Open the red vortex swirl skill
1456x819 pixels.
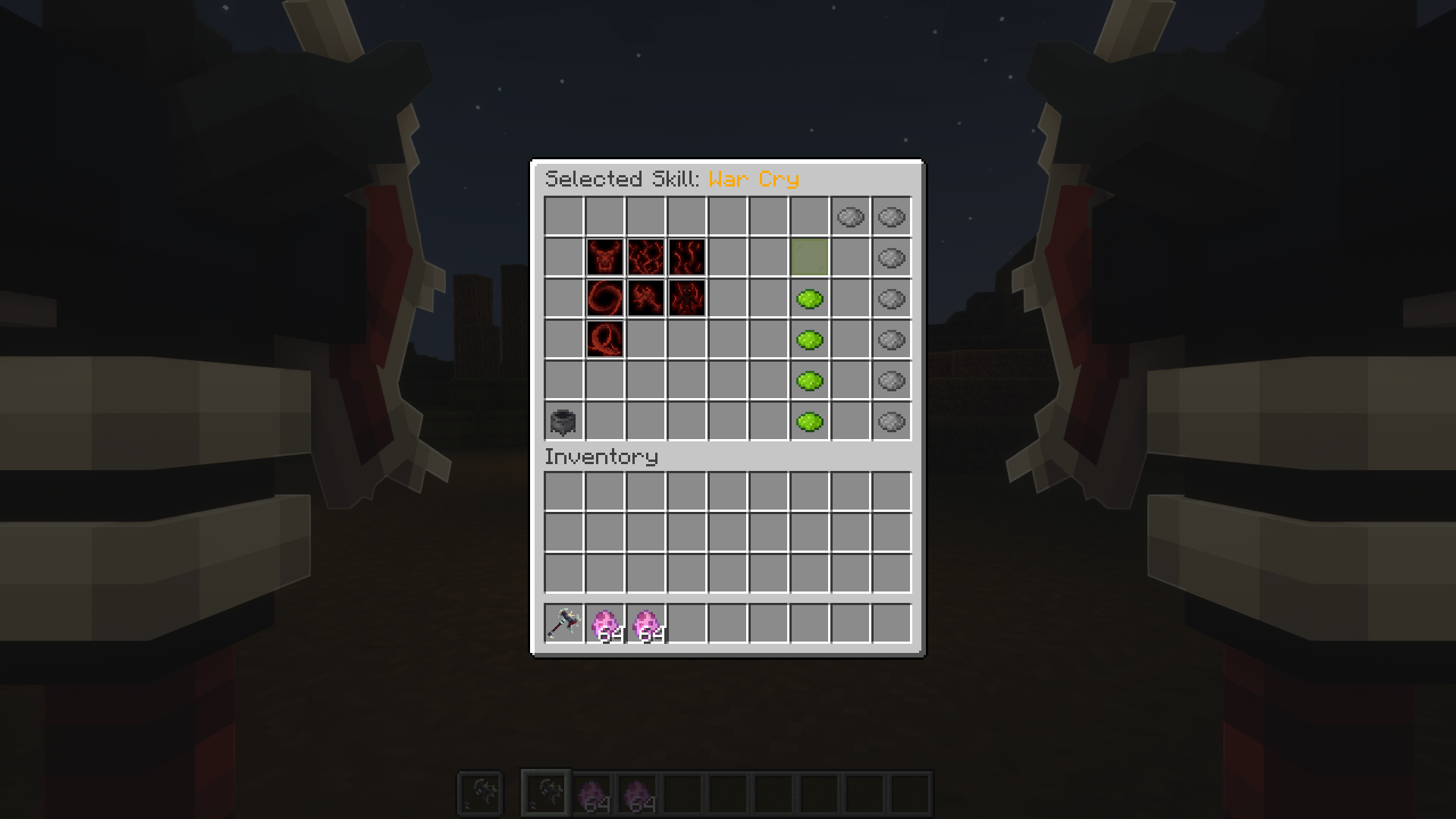[x=604, y=298]
